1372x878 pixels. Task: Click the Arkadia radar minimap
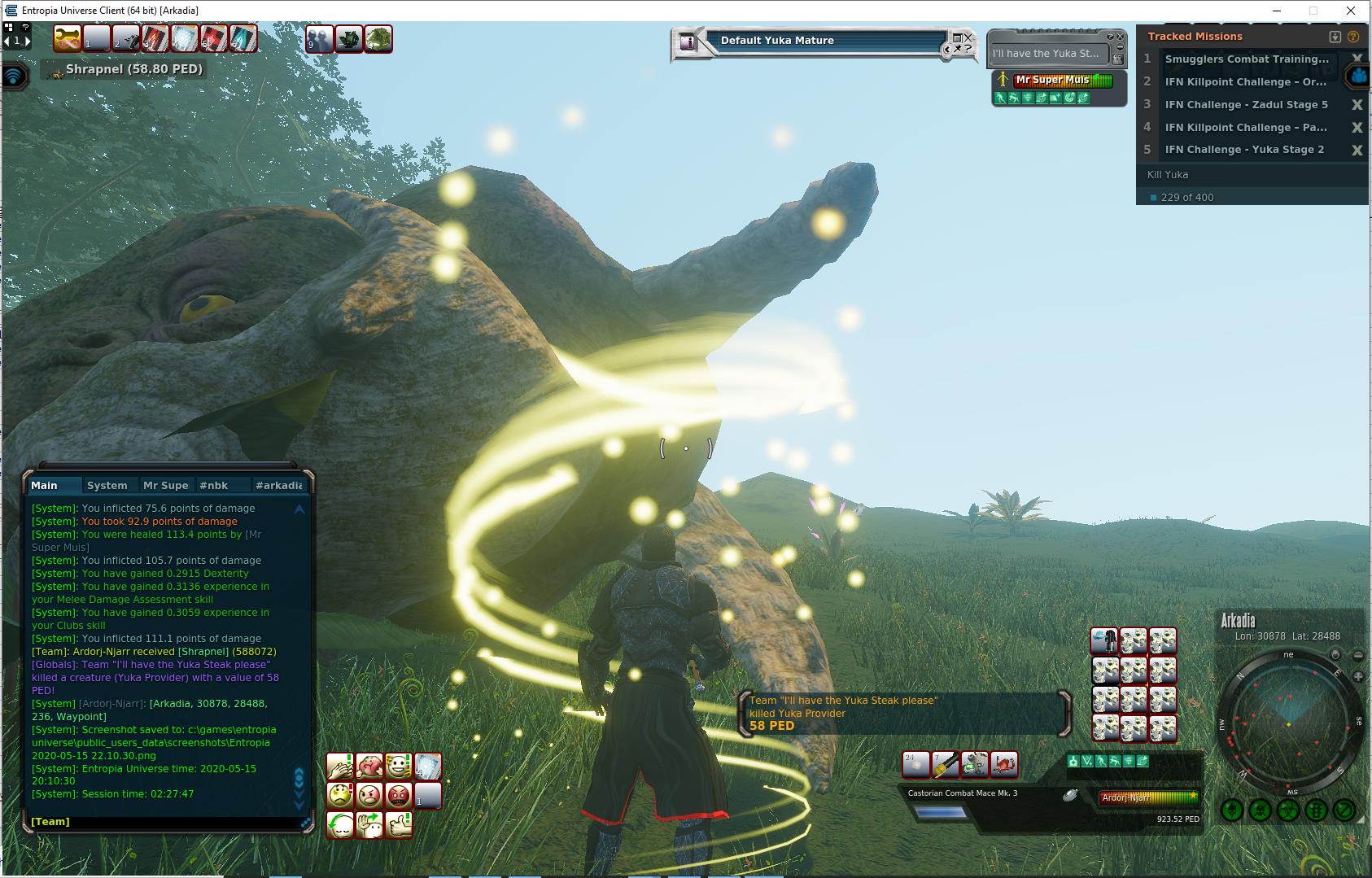[x=1288, y=723]
